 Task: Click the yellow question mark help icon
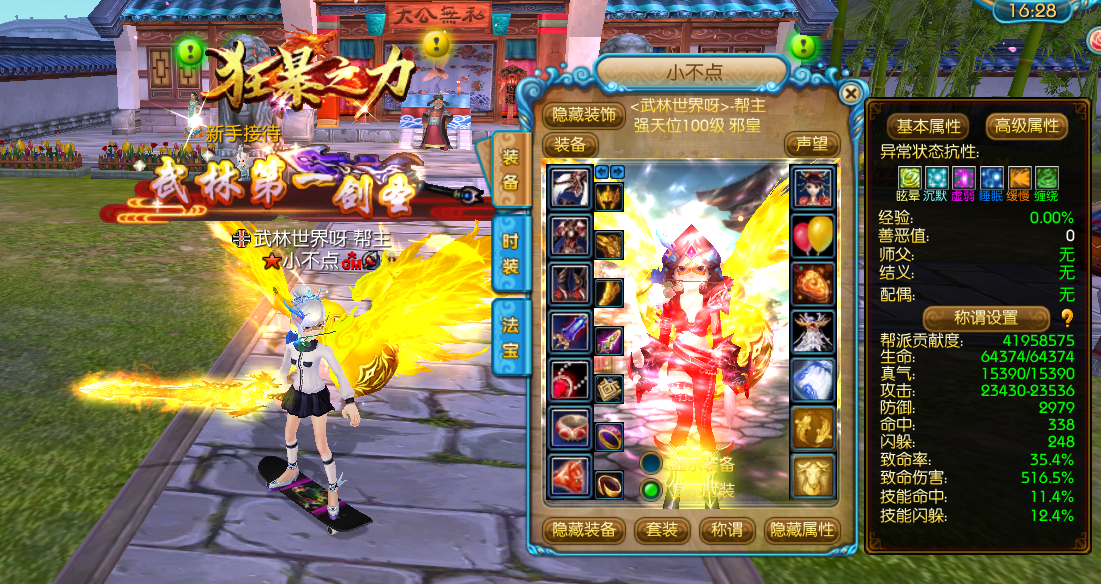1067,318
